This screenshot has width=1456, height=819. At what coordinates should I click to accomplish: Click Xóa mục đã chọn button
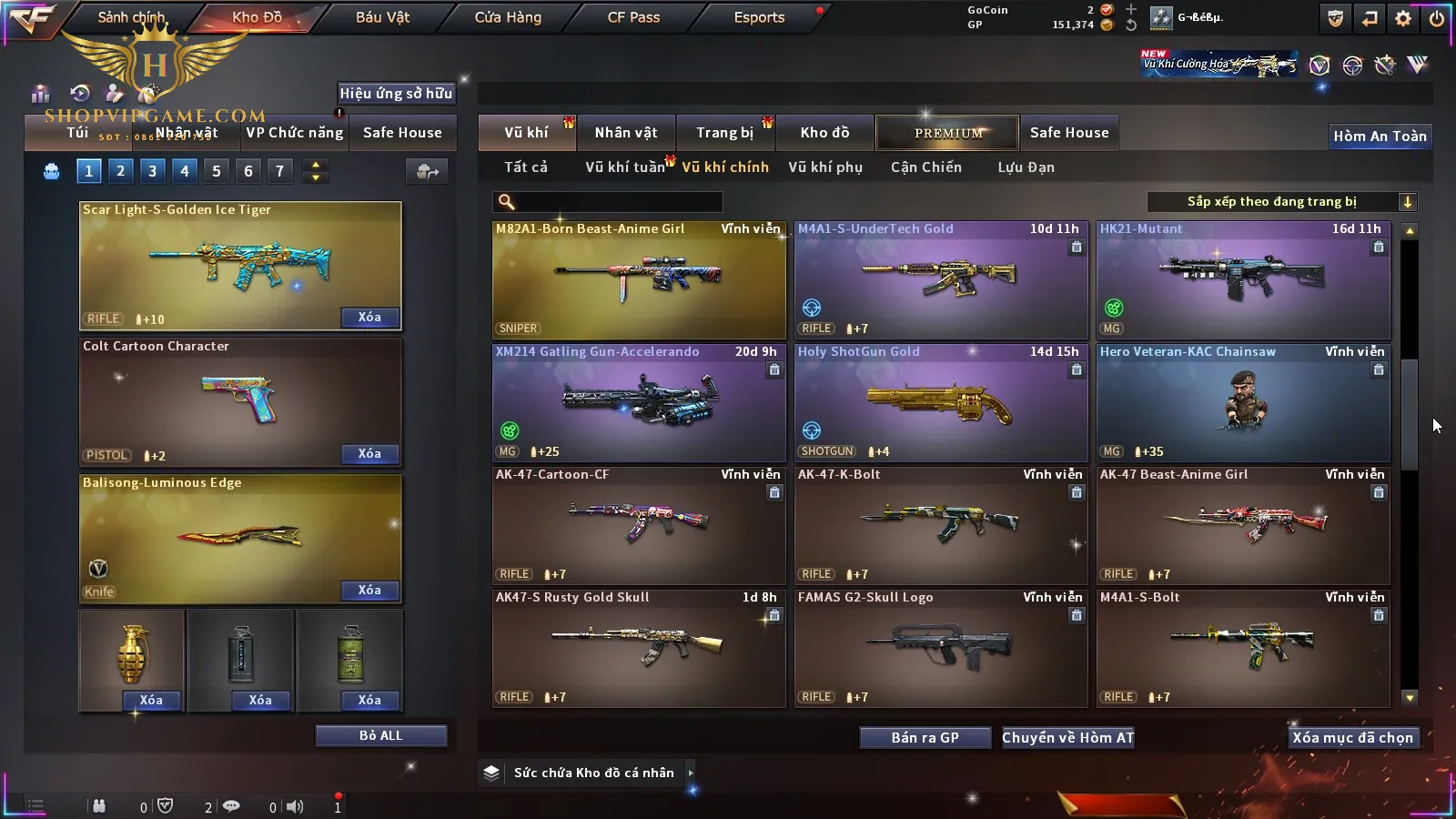(x=1352, y=738)
